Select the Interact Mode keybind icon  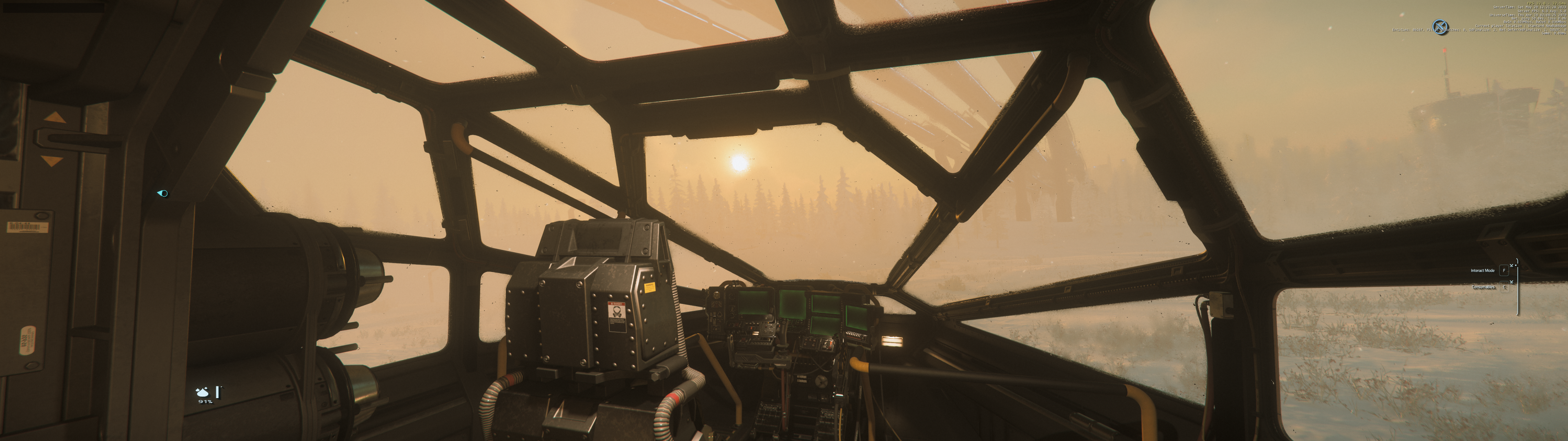click(x=1504, y=271)
